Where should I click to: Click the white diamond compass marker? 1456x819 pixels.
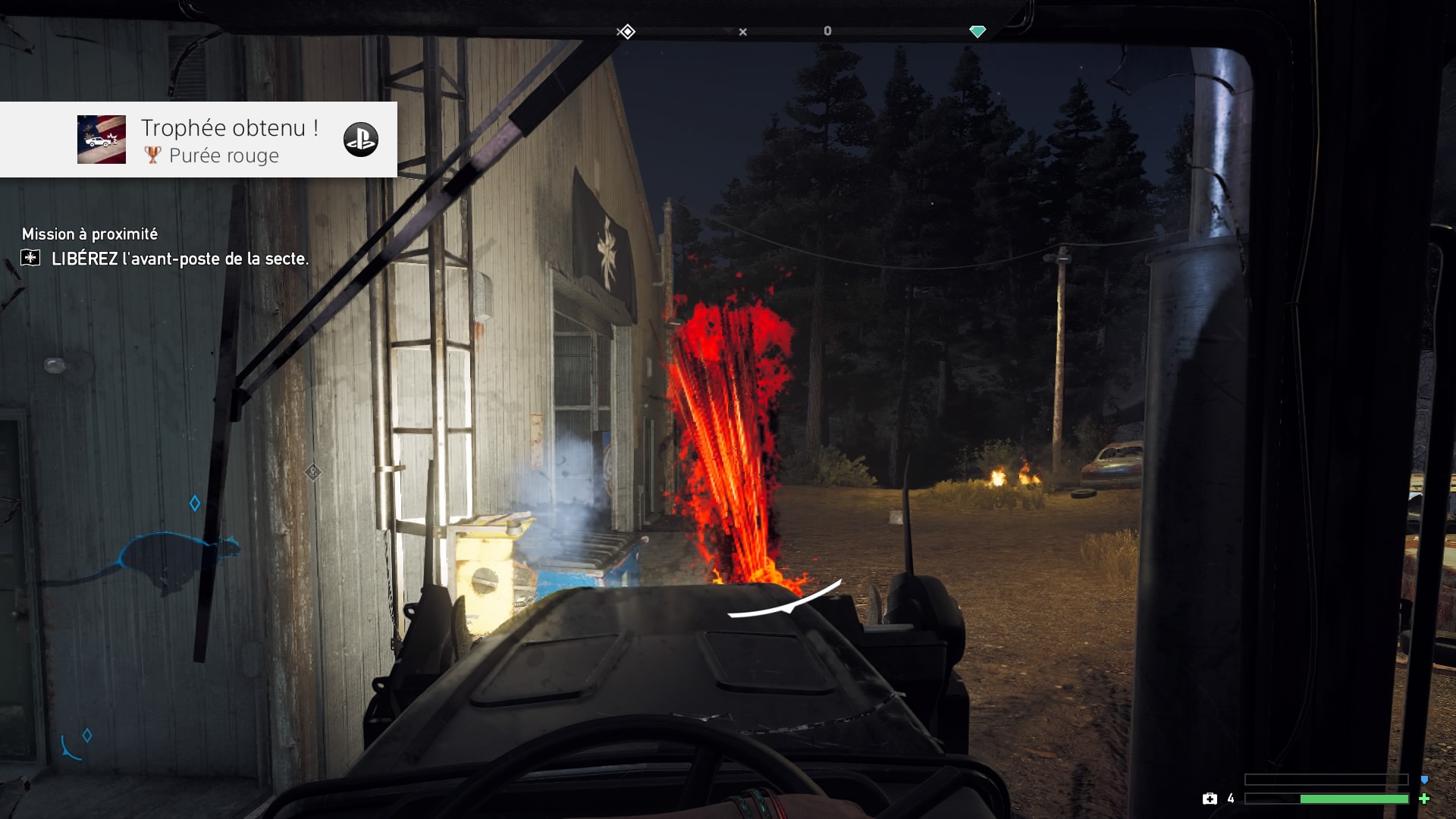(626, 32)
